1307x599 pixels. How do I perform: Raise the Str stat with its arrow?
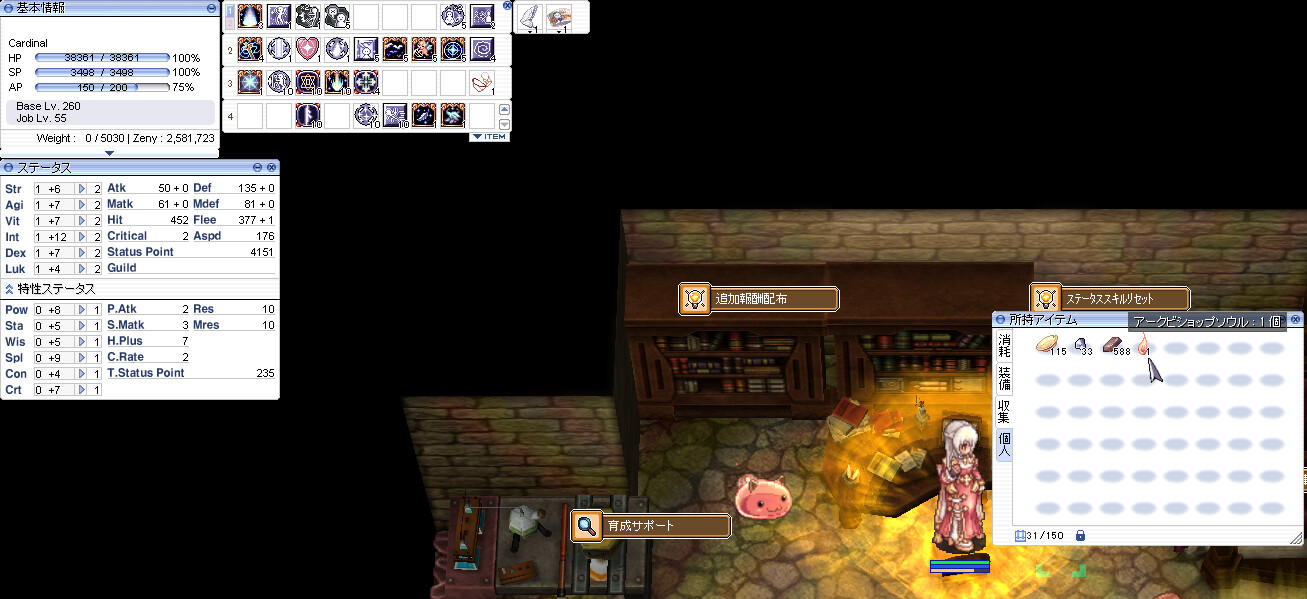[82, 188]
